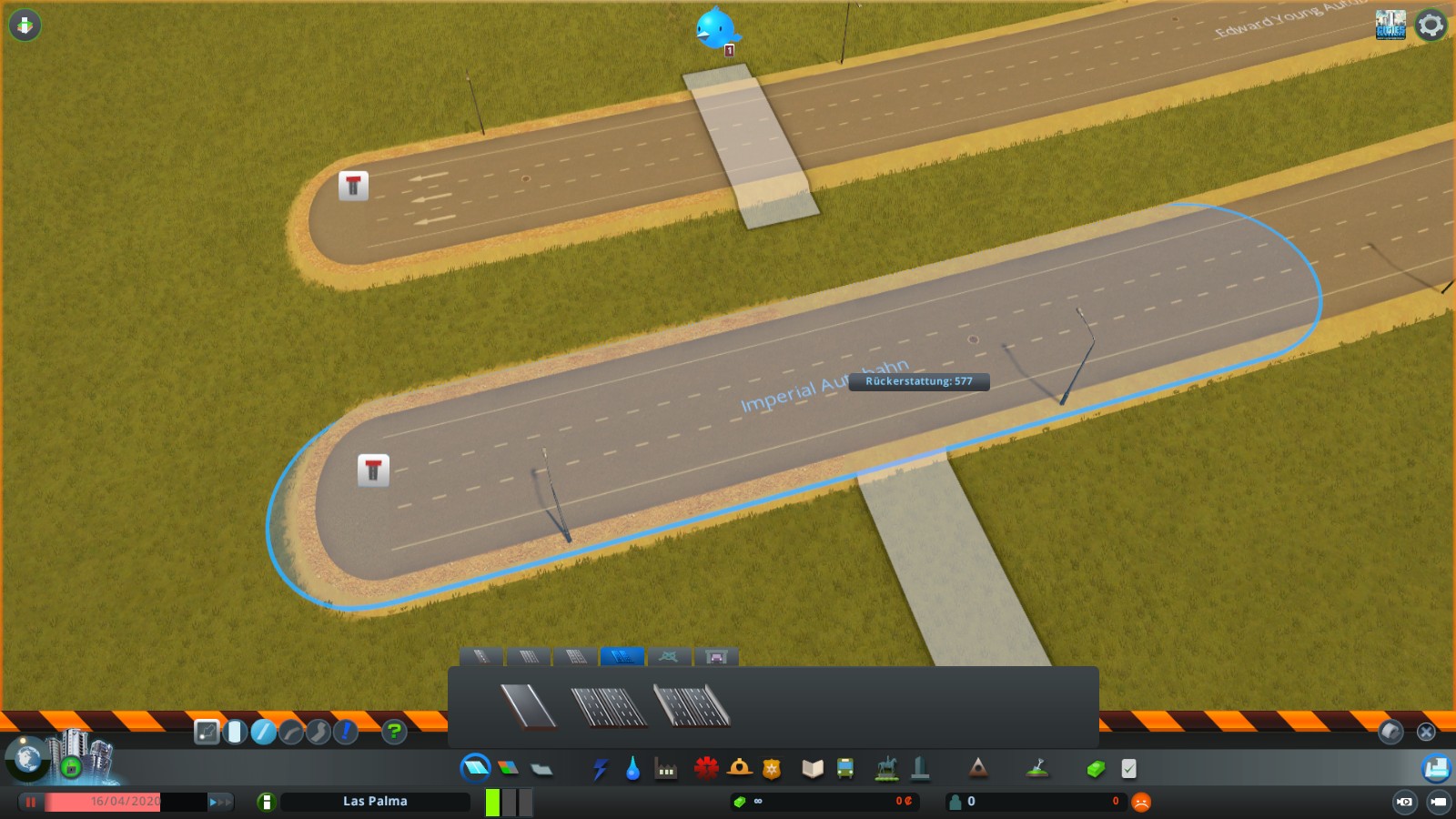Open the fire department menu
Image resolution: width=1456 pixels, height=819 pixels.
pos(740,769)
